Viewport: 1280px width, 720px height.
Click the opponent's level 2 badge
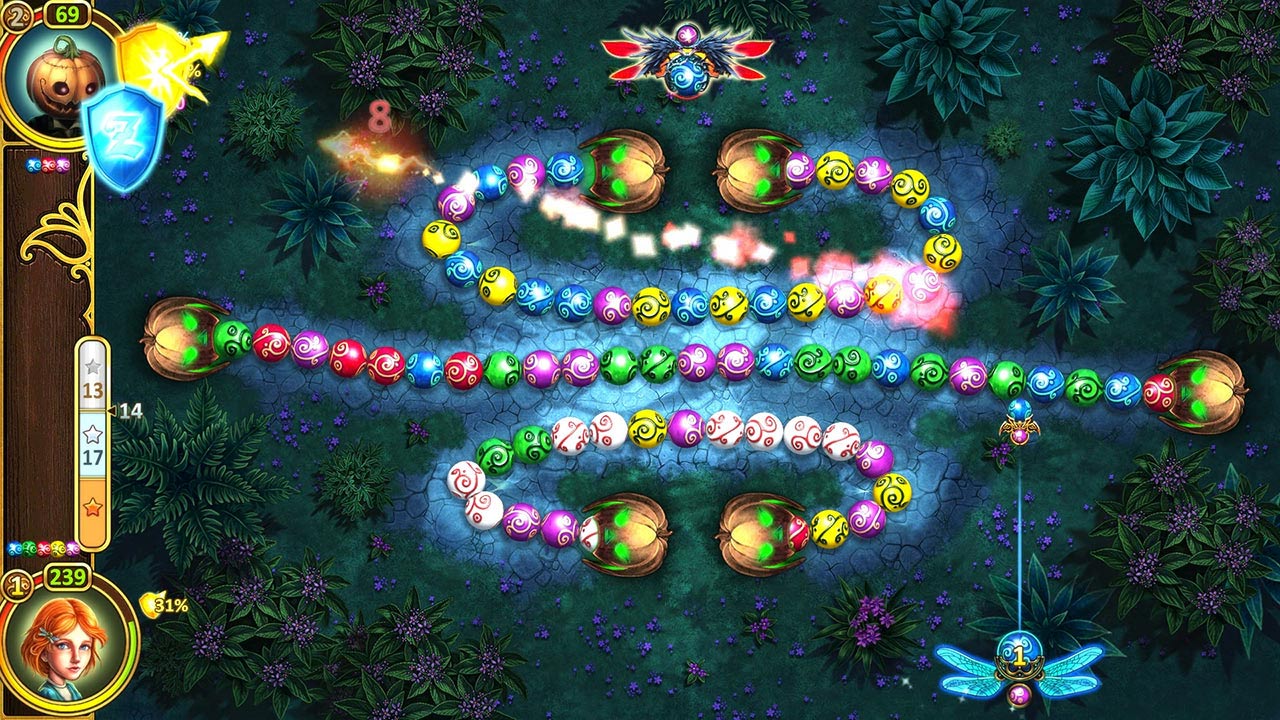17,14
